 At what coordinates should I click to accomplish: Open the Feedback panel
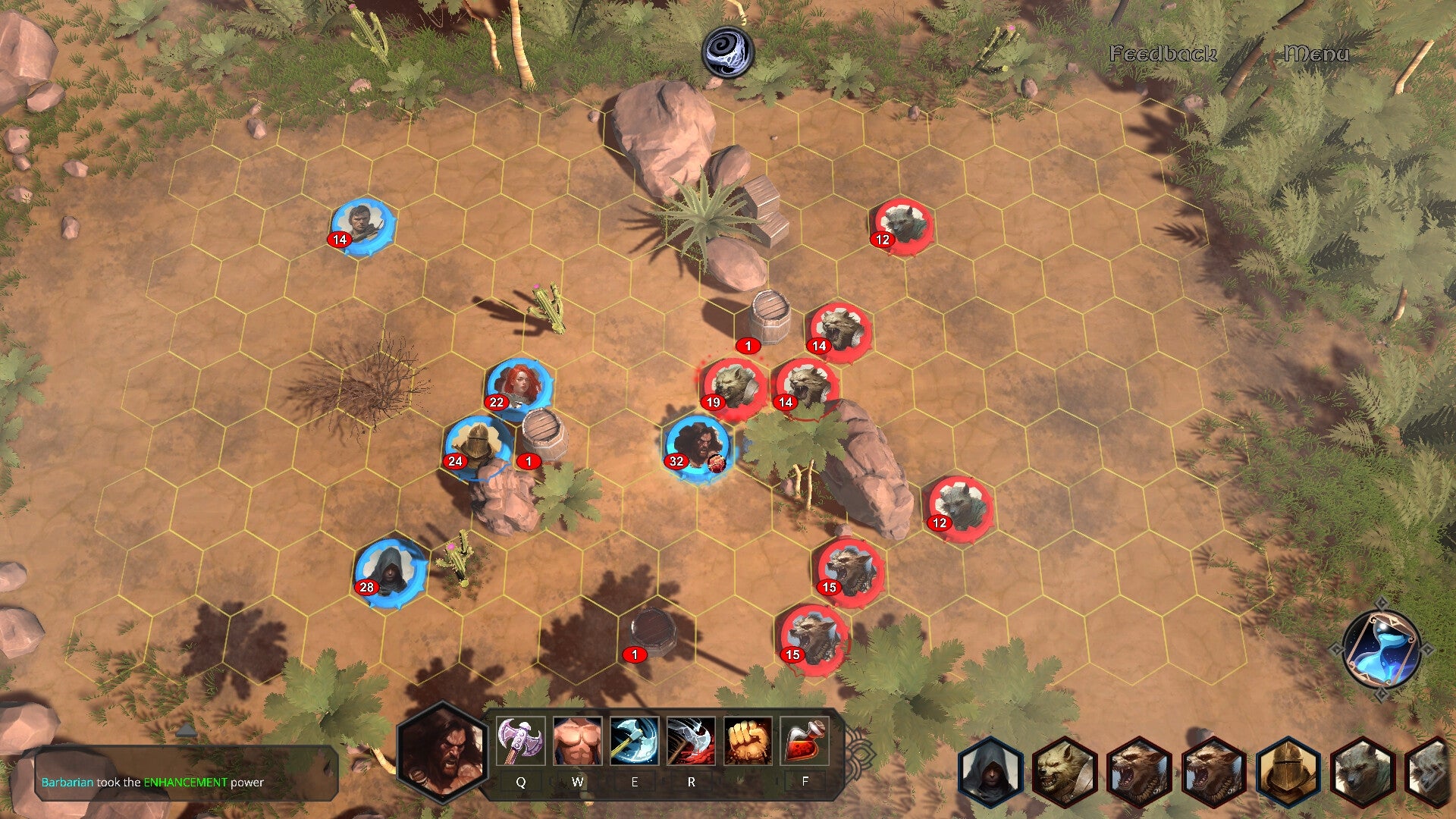coord(1163,54)
